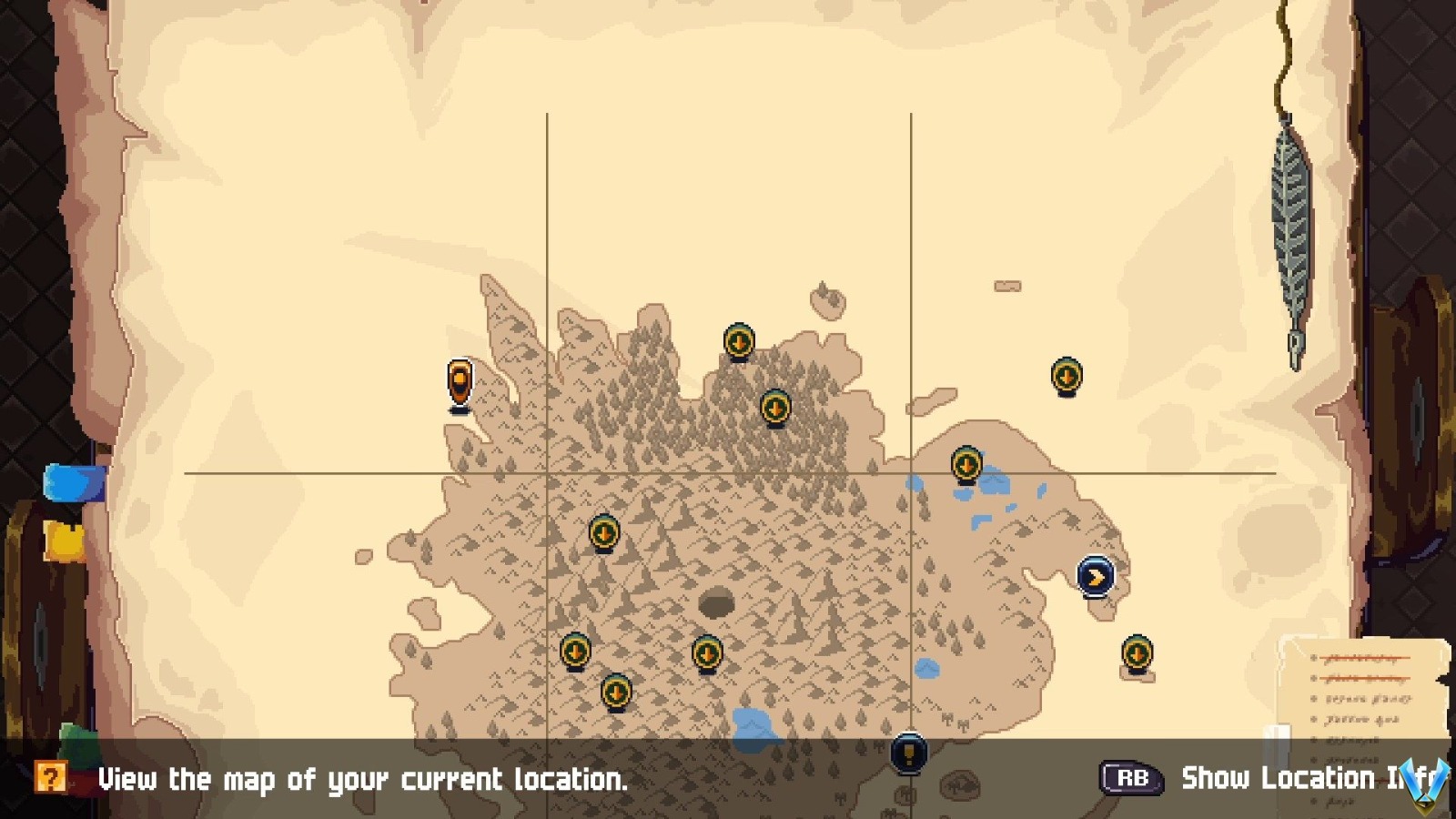Open the orange question mark help icon
The height and width of the screenshot is (819, 1456).
(52, 778)
